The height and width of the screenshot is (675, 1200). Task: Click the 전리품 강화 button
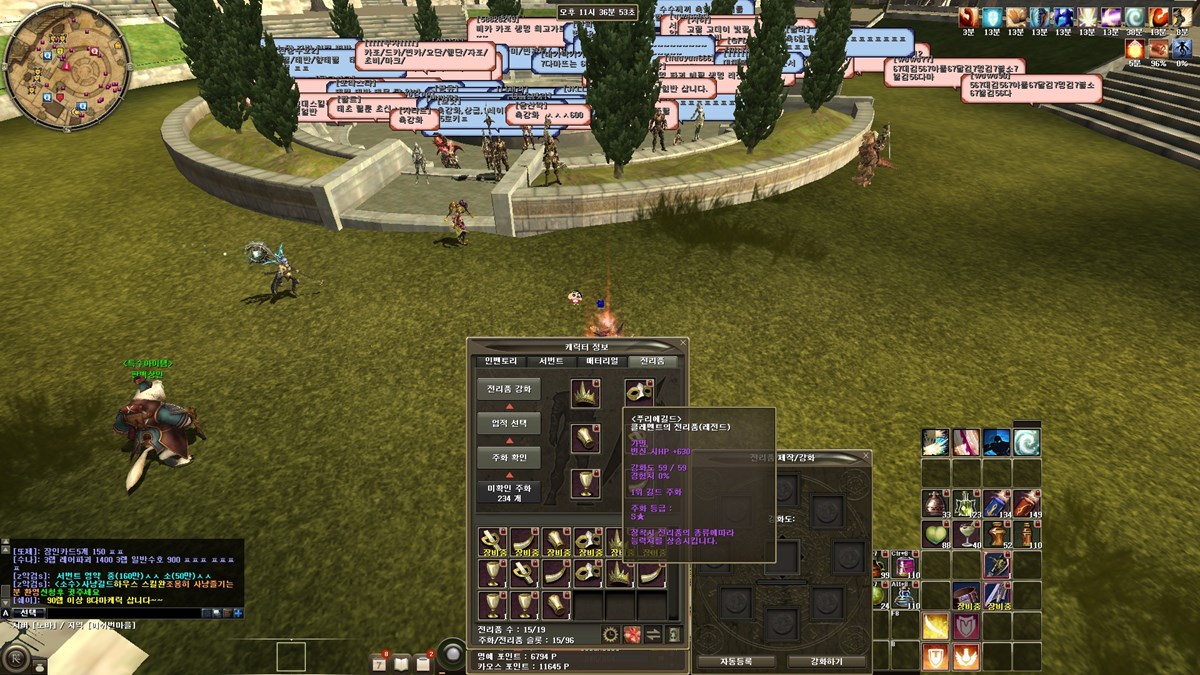click(x=509, y=389)
